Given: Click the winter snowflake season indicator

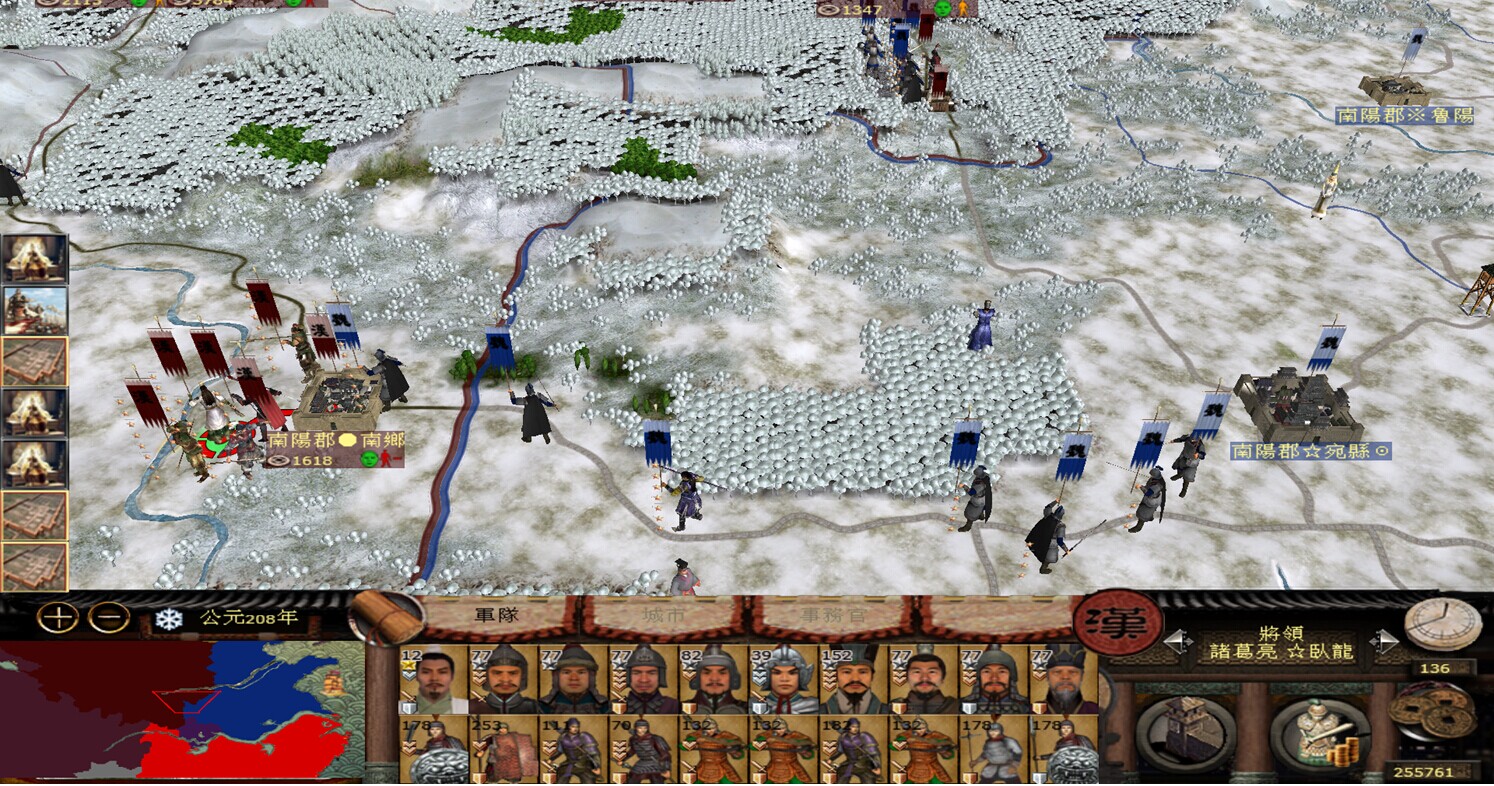Looking at the screenshot, I should (x=167, y=620).
